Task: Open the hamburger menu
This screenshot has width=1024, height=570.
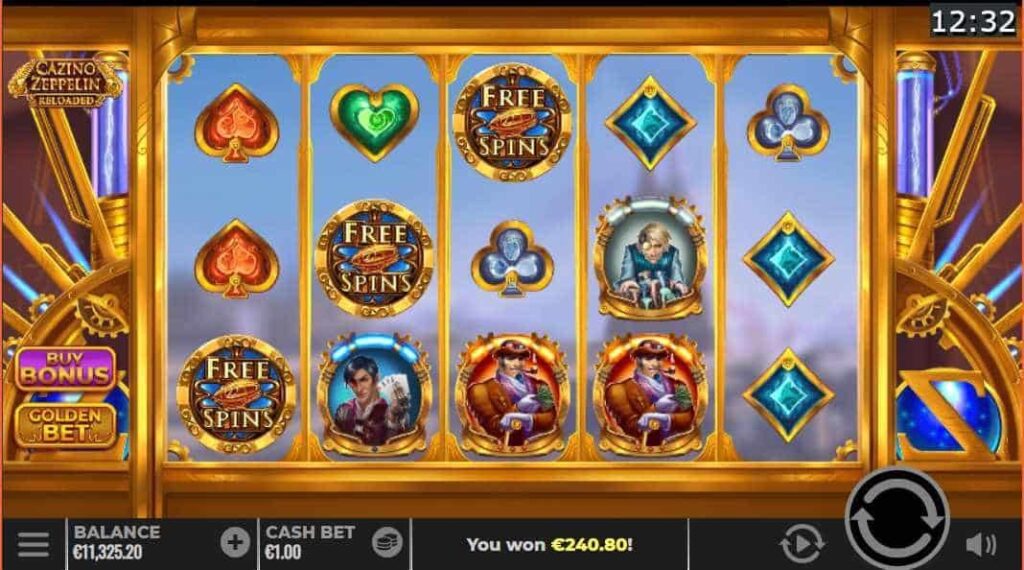Action: 33,544
